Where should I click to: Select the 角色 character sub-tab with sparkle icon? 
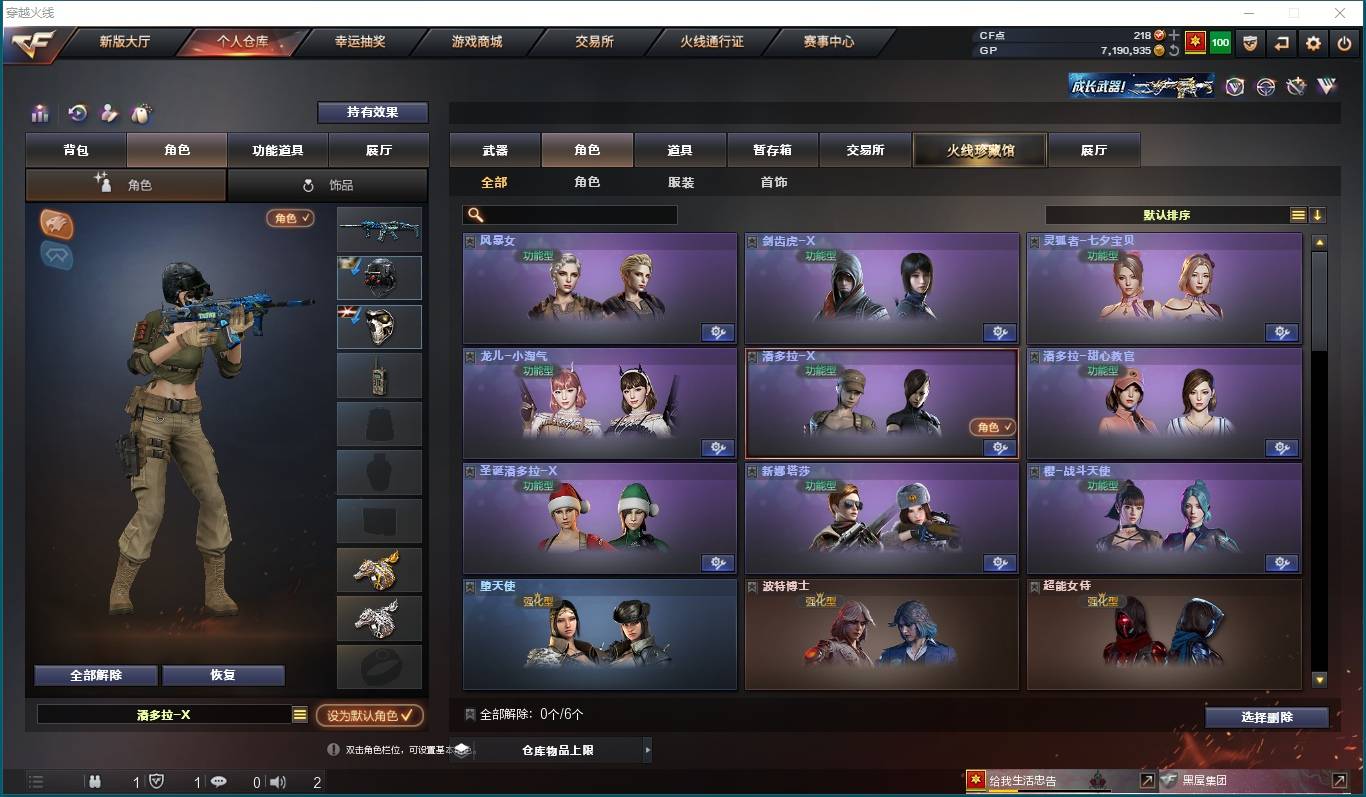[126, 185]
